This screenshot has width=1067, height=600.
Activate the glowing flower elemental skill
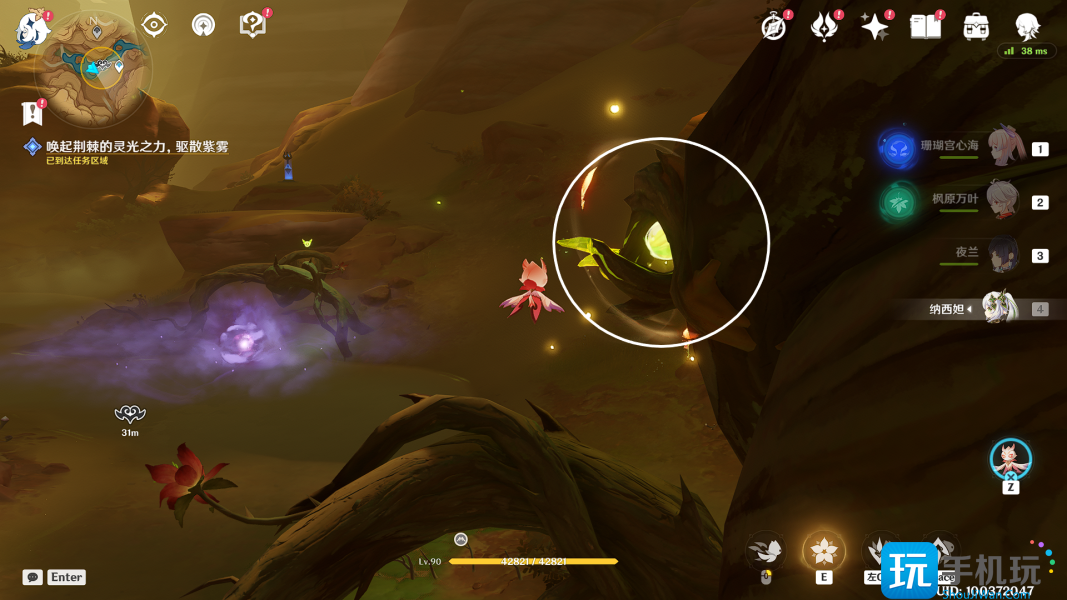point(824,550)
